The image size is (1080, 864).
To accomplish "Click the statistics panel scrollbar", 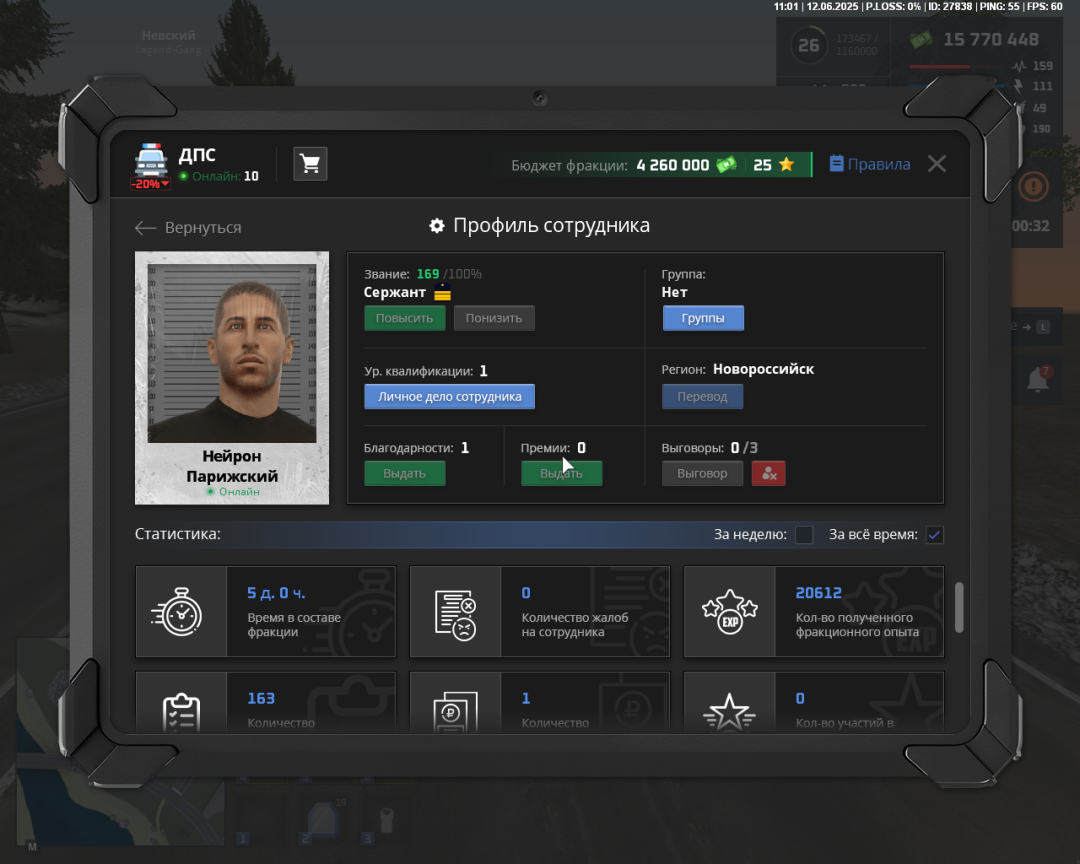I will (x=960, y=607).
